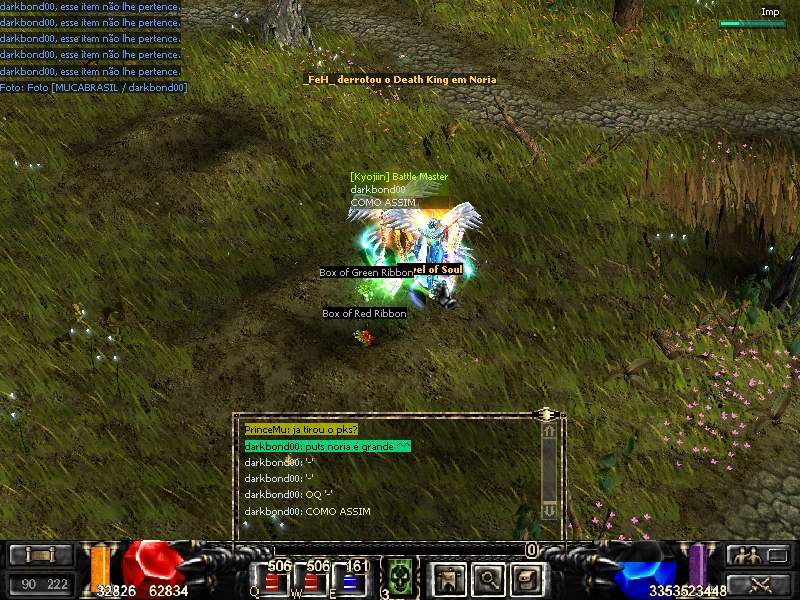
Task: Click the chat window resize handle
Action: (x=545, y=413)
